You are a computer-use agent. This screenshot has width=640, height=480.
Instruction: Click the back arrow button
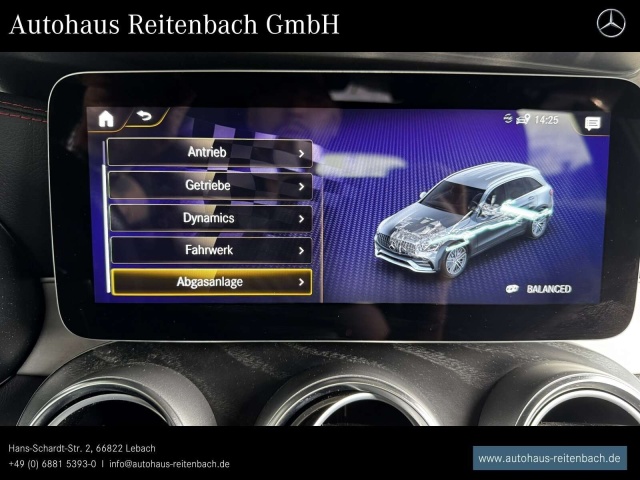tap(146, 117)
